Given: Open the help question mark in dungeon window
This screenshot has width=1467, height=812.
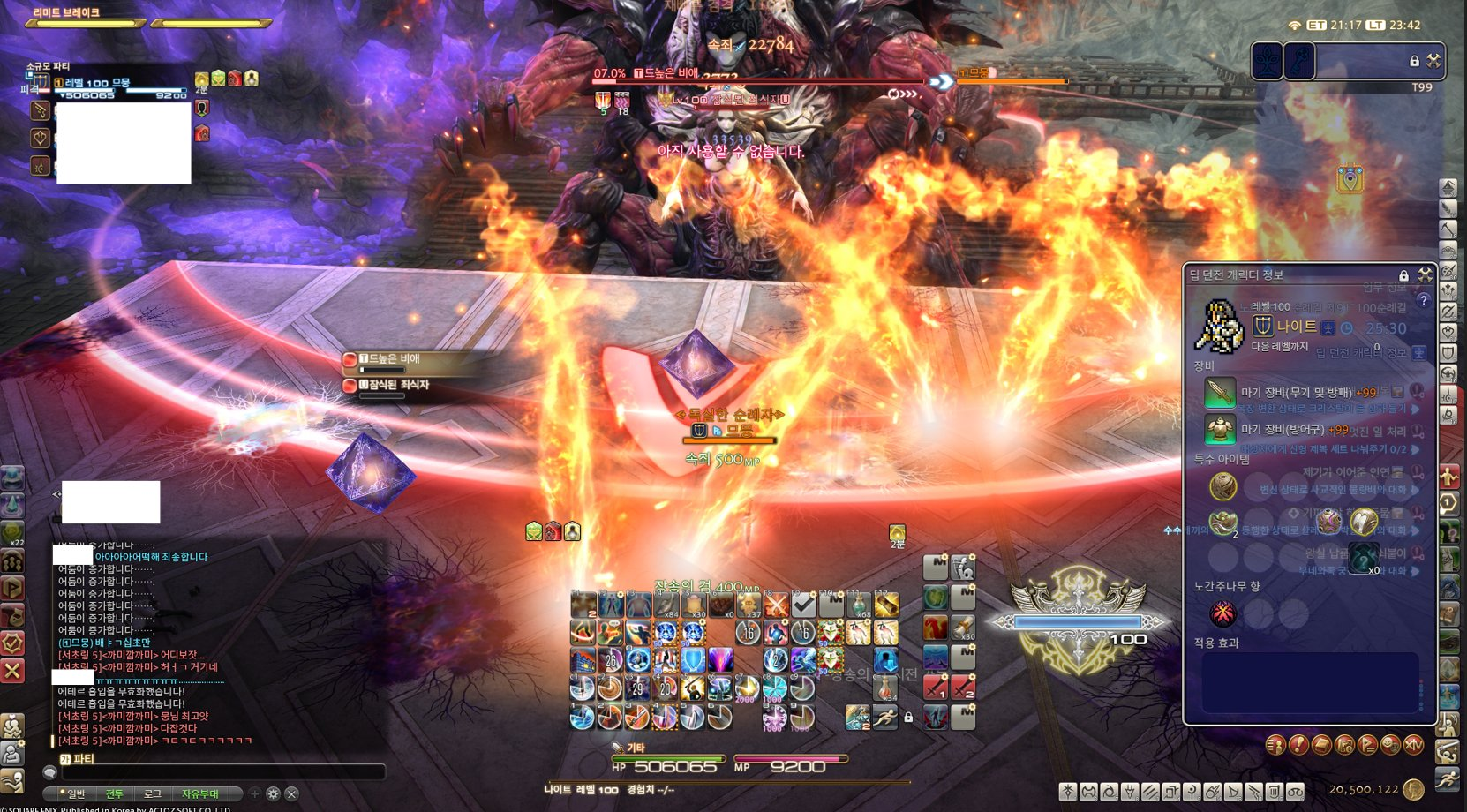Looking at the screenshot, I should [x=1423, y=301].
